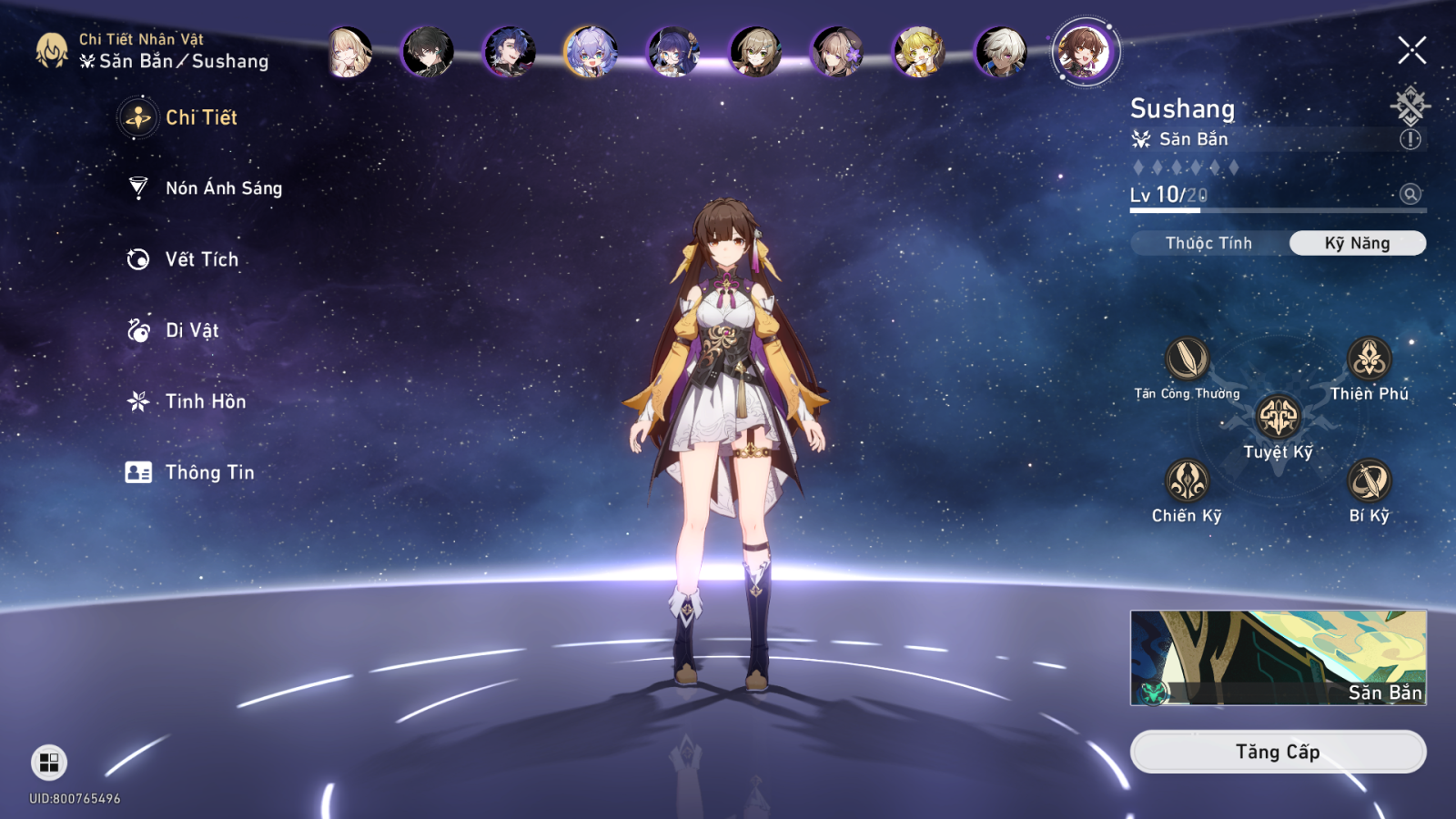This screenshot has height=819, width=1456.
Task: Select the Tuyệt Kỹ skill icon
Action: pos(1278,418)
